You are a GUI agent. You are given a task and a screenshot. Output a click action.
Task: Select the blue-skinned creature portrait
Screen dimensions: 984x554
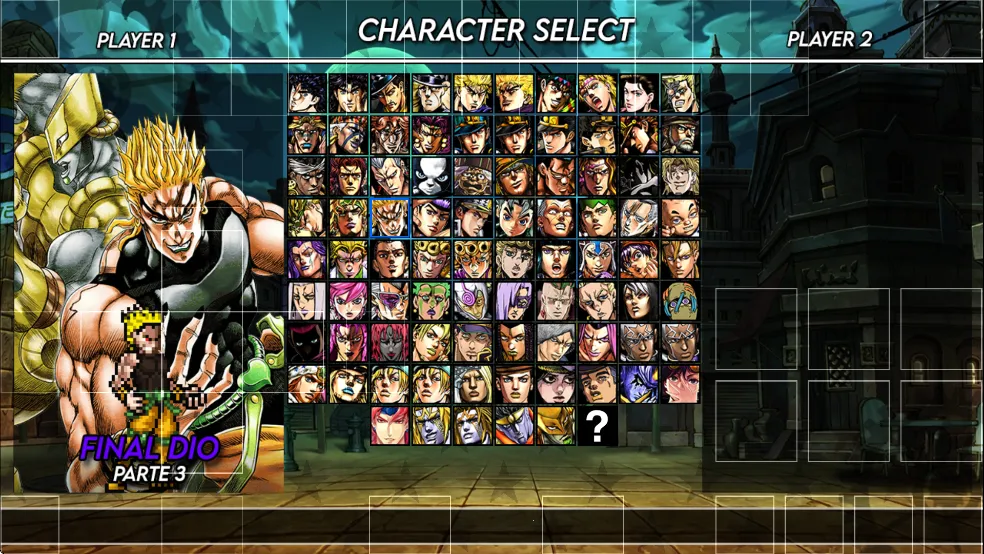[x=639, y=384]
